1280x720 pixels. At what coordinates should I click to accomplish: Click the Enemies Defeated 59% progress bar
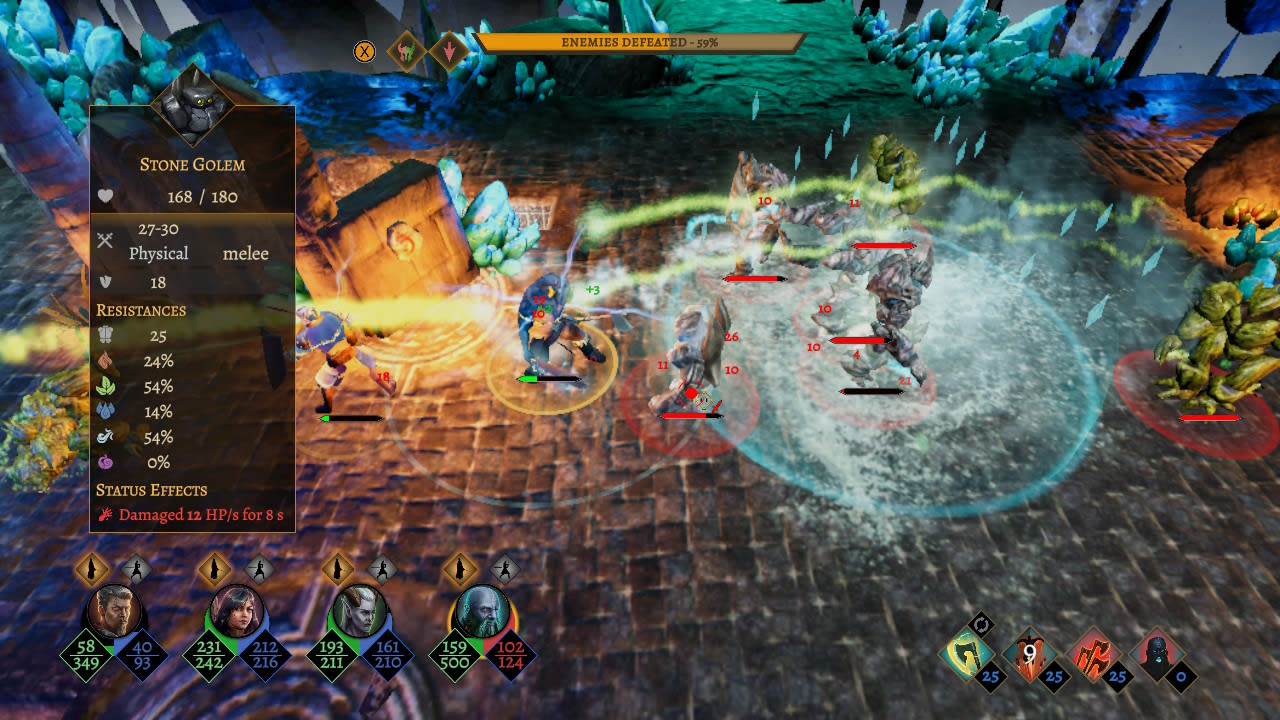pos(640,43)
